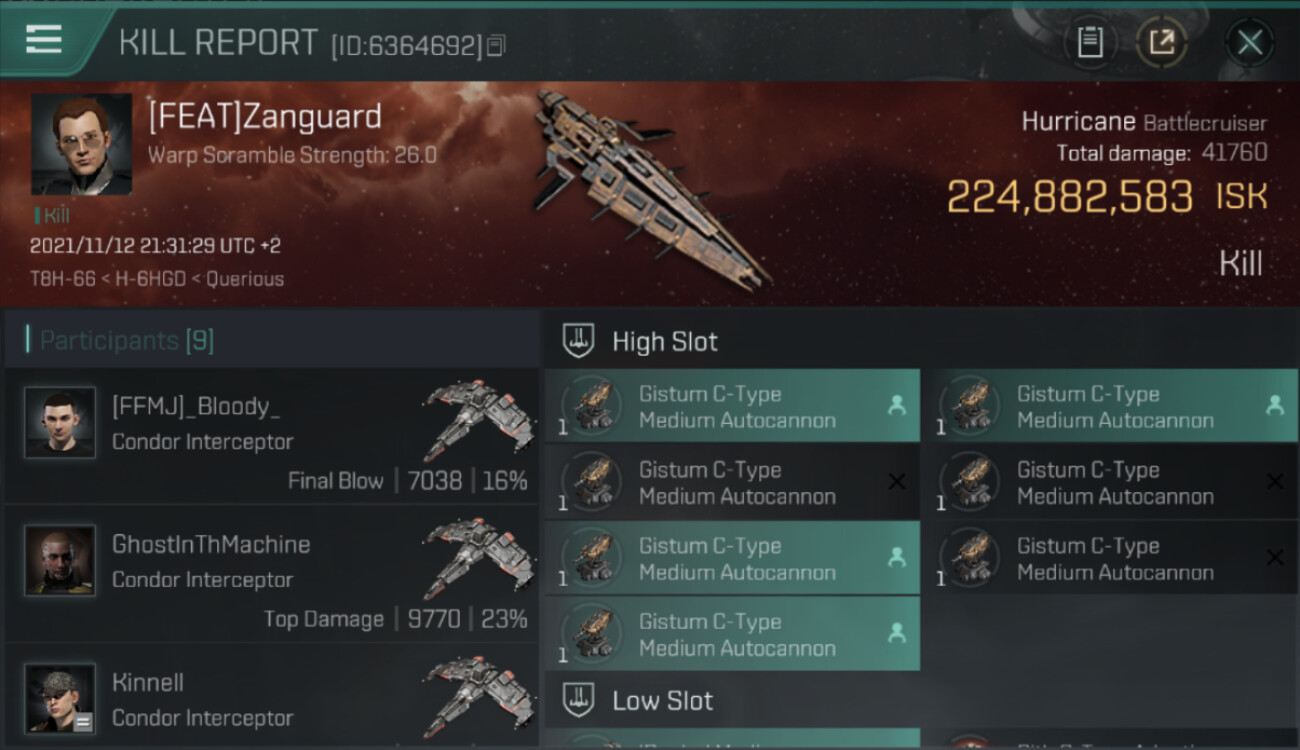Copy the kill report ID
Screen dimensions: 1300x750
497,45
